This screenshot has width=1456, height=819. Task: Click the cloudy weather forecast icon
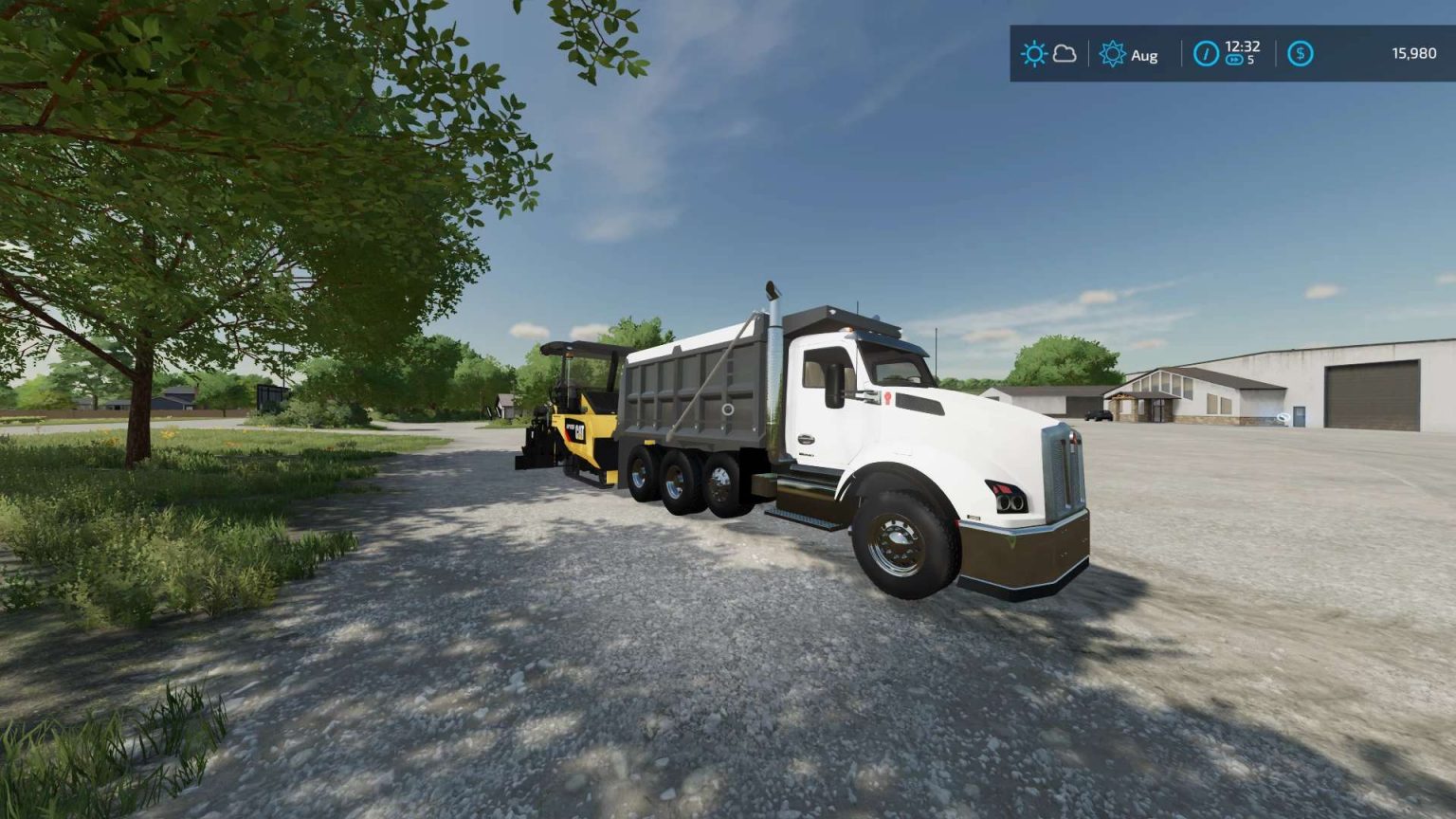pyautogui.click(x=1062, y=54)
